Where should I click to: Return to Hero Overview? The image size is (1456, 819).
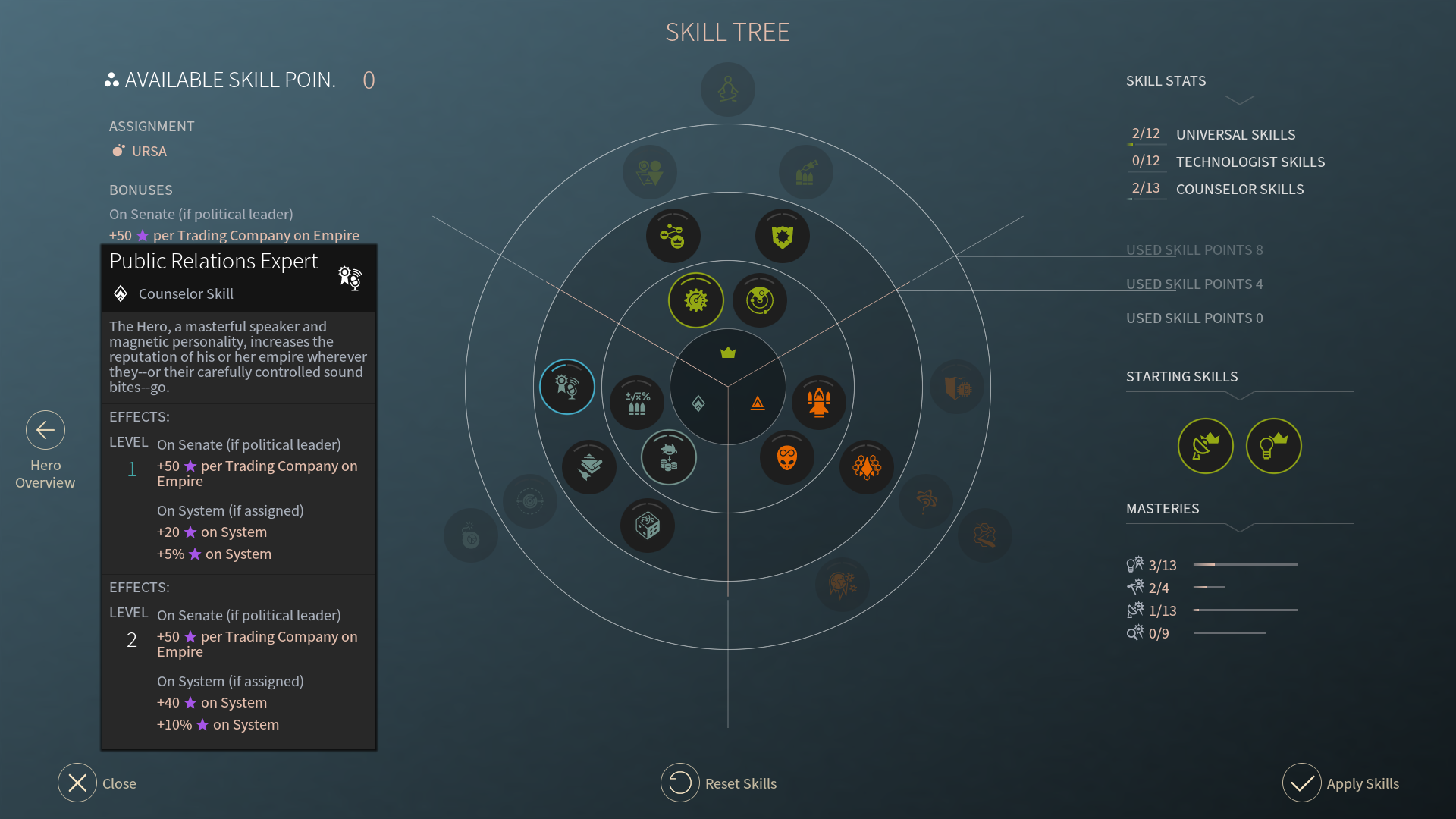tap(45, 431)
